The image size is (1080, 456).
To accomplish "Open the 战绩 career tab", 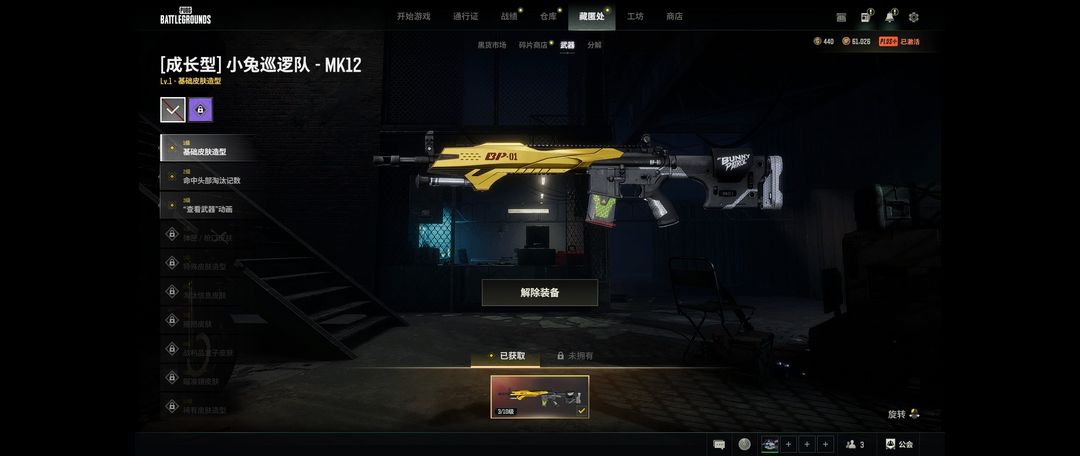I will click(509, 16).
